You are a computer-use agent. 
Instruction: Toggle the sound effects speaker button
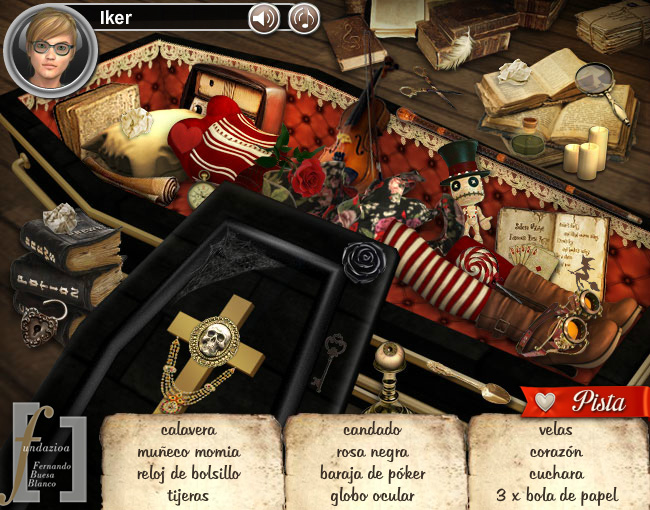tap(264, 18)
